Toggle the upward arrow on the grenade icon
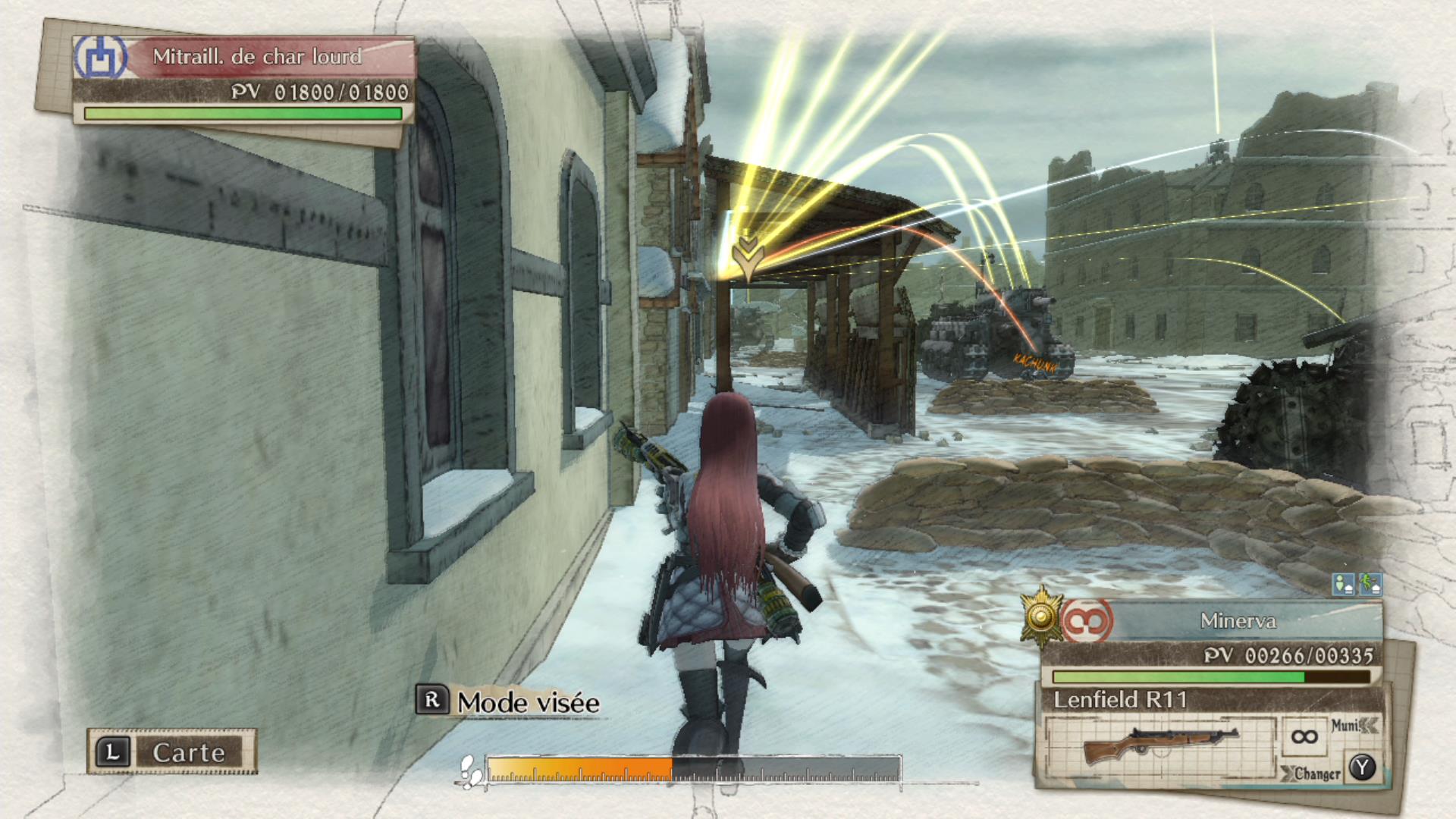 [1376, 588]
